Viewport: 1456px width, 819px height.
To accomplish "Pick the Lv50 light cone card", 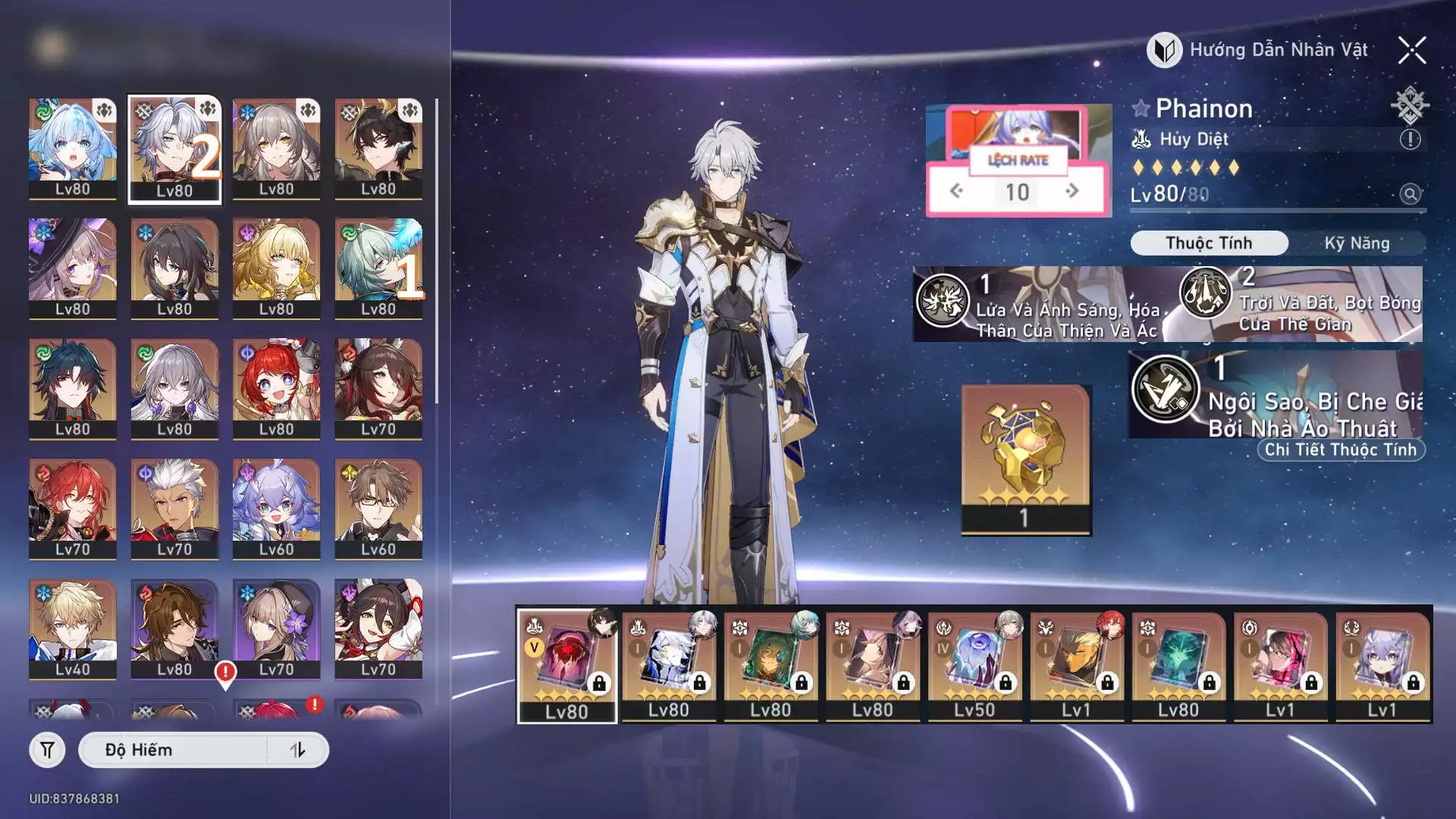I will pos(974,666).
